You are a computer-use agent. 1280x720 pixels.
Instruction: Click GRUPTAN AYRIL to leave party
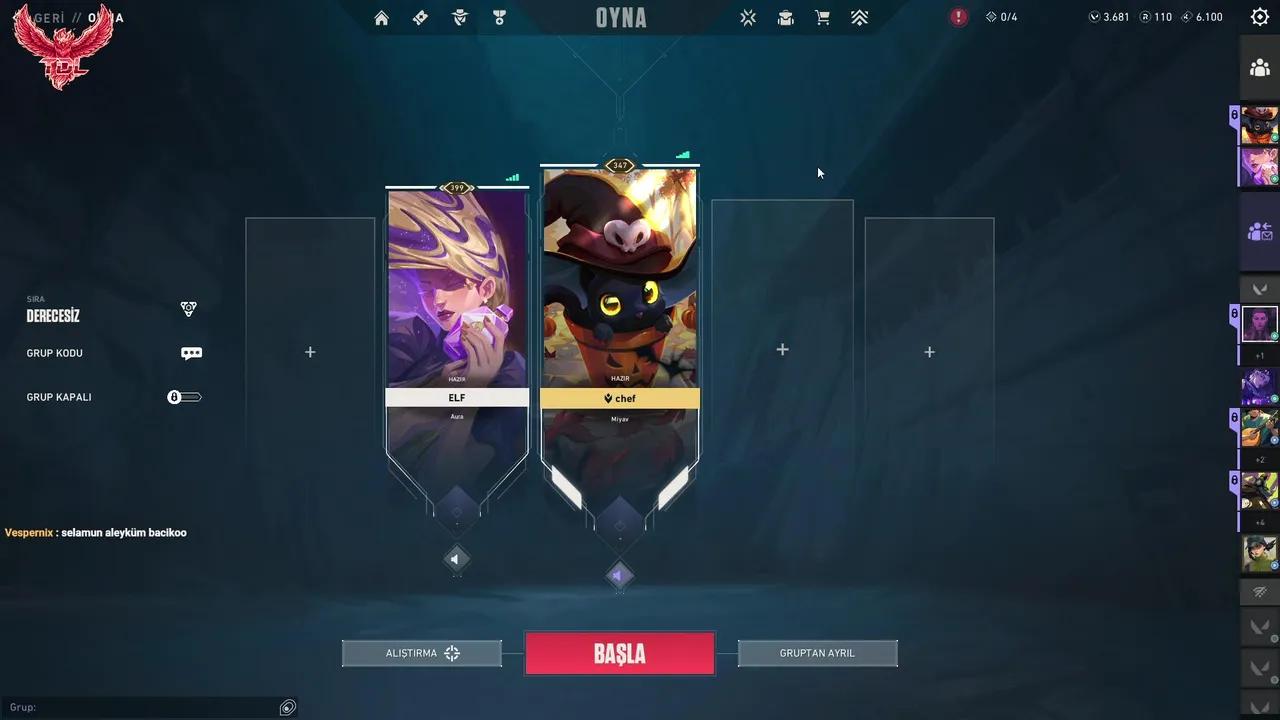coord(817,653)
